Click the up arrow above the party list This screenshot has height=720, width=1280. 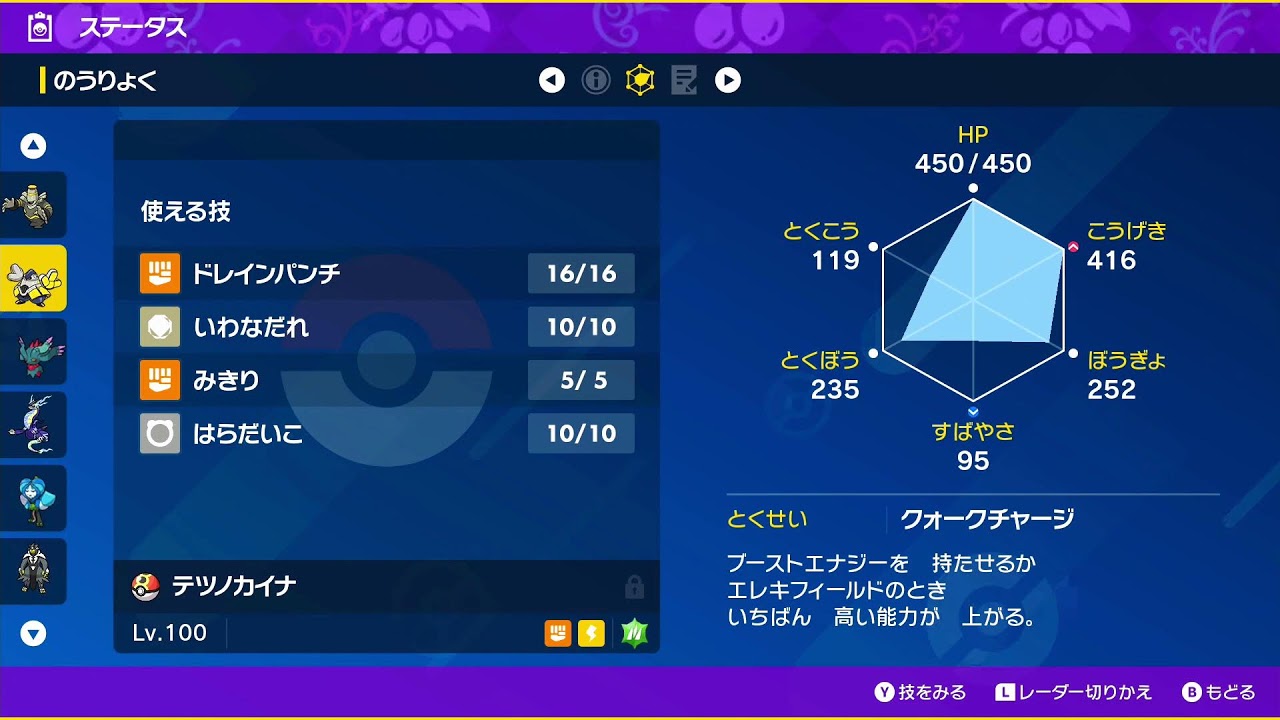pos(34,144)
